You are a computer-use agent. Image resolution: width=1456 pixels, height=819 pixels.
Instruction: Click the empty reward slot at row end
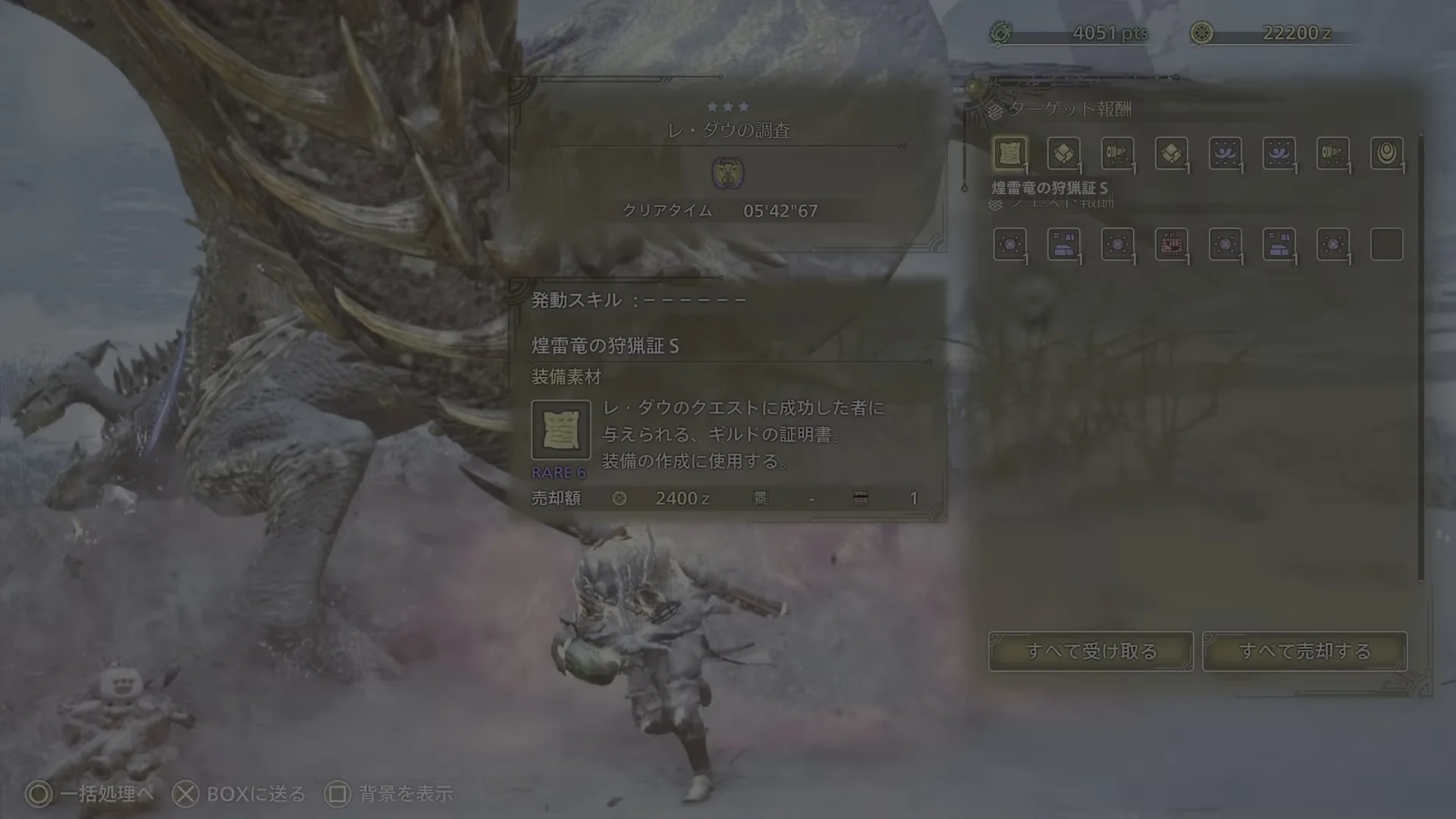coord(1388,244)
